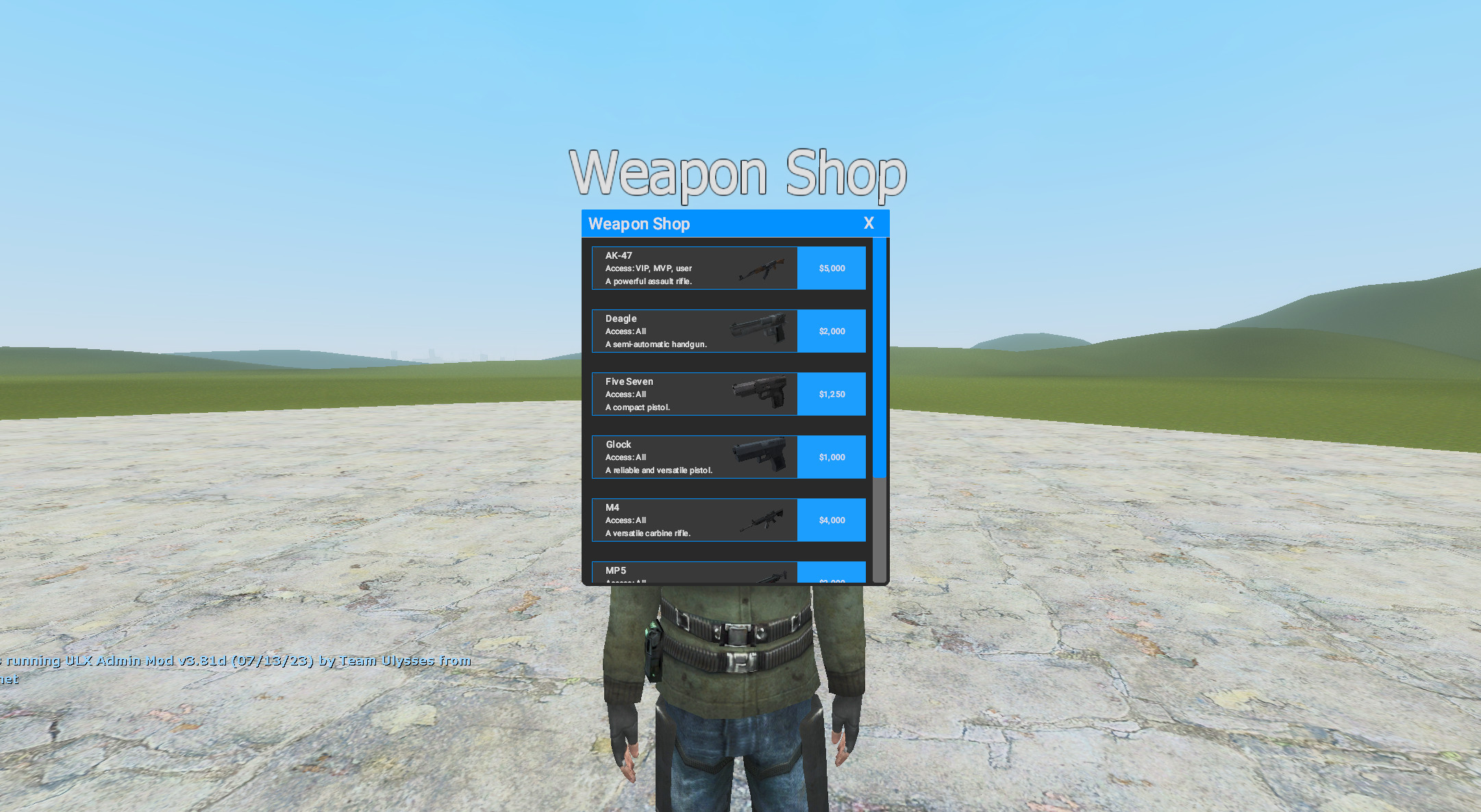Buy the AK-47 for $5,000

click(x=831, y=268)
